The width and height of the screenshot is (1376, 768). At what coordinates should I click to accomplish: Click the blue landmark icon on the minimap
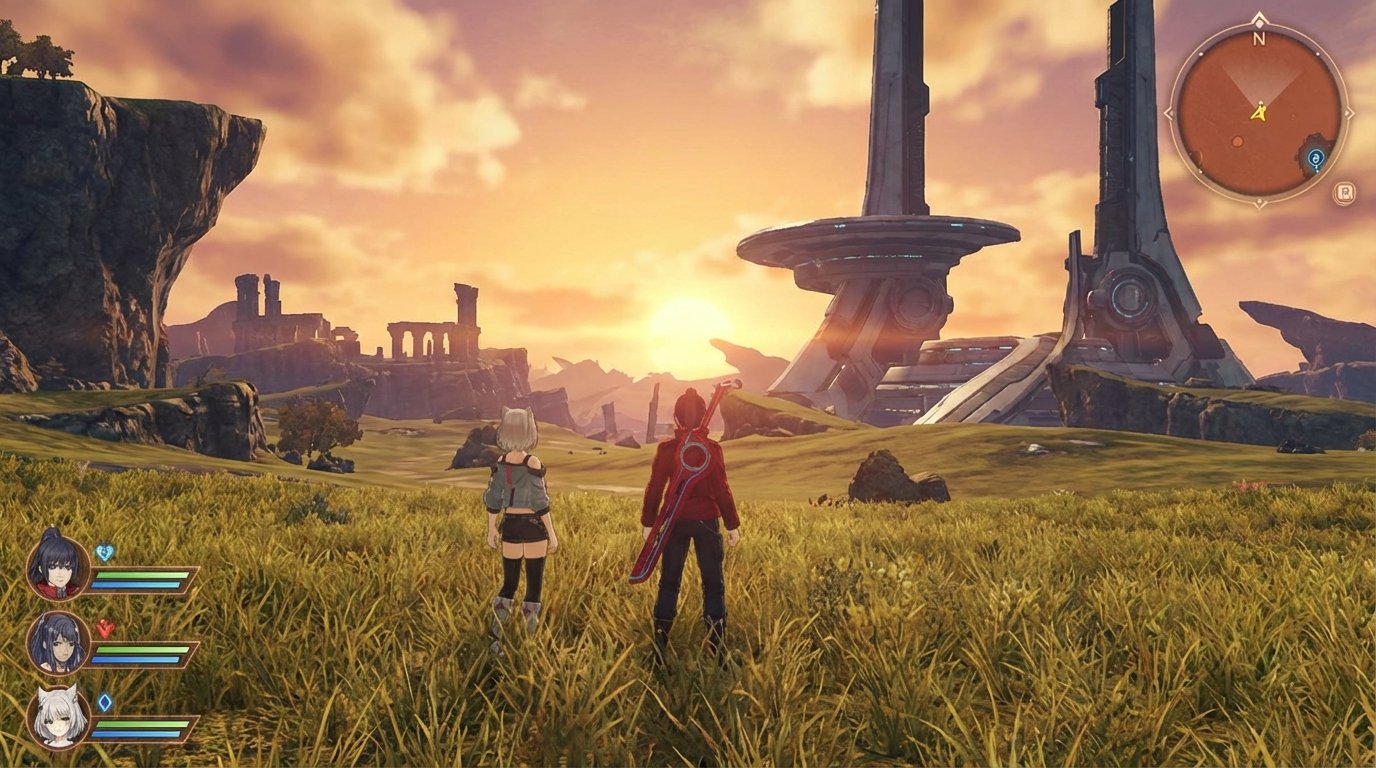point(1316,158)
